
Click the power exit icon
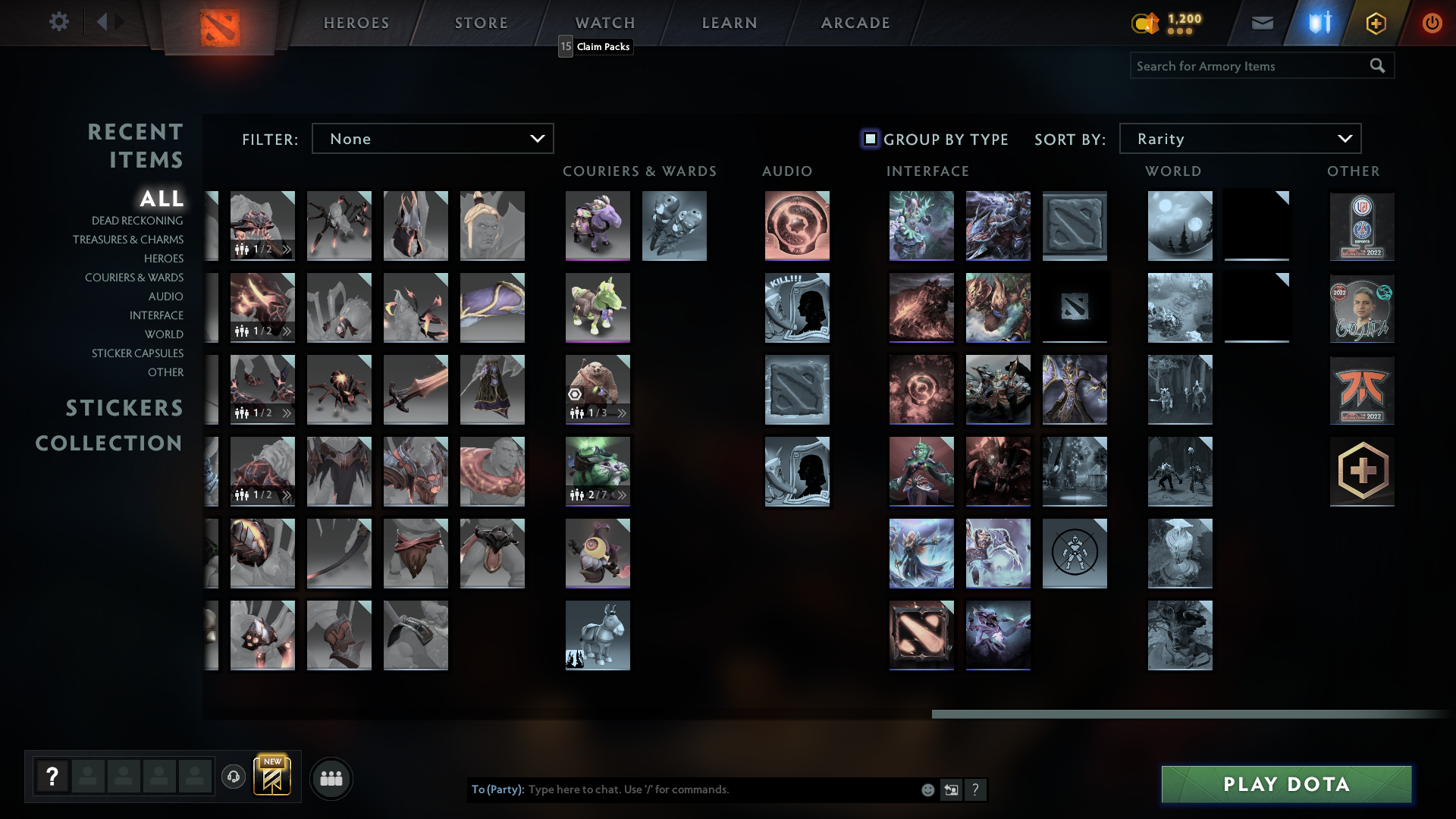[1432, 22]
